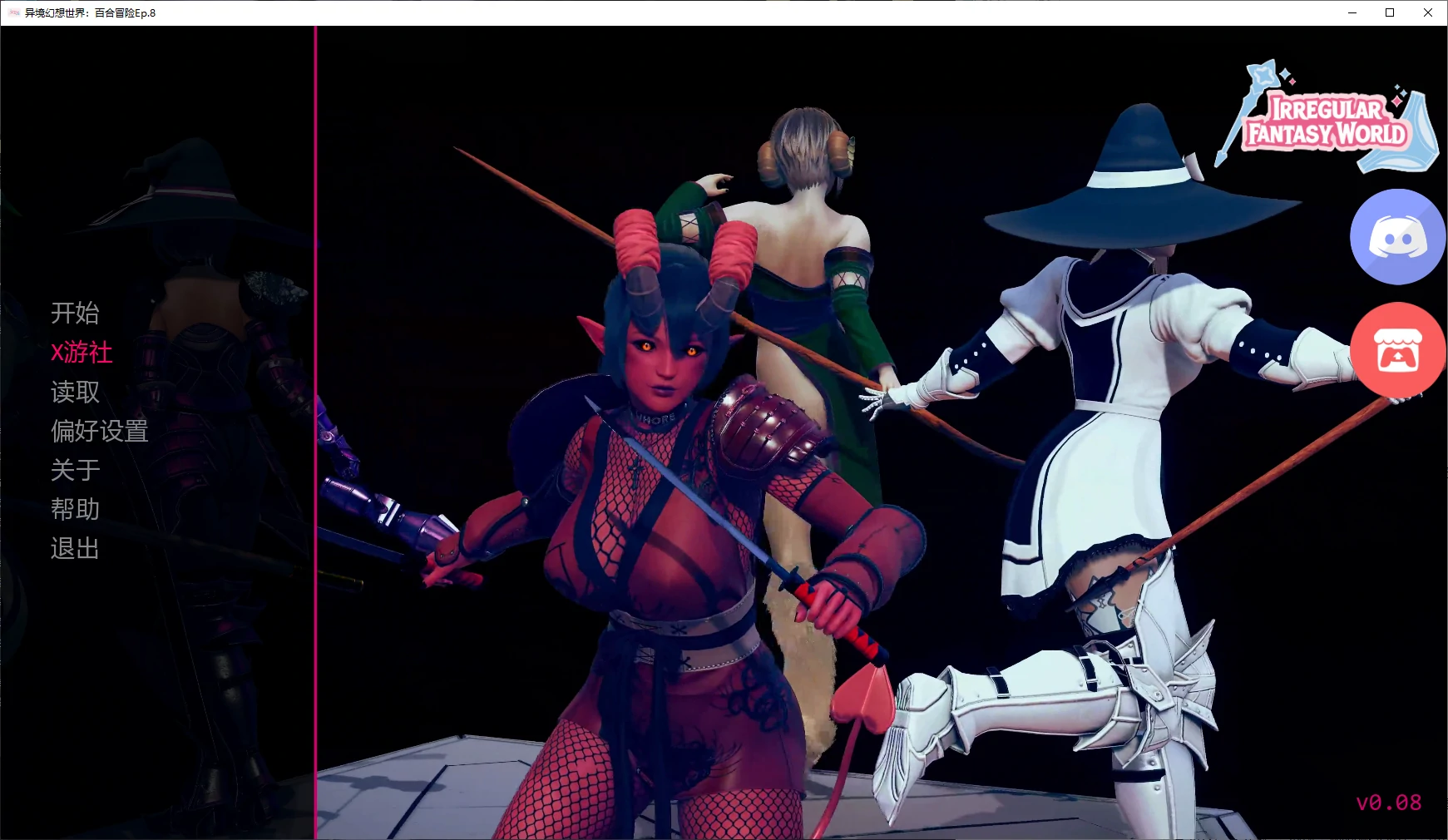The image size is (1448, 840).
Task: Open the Discord link icon
Action: (1397, 237)
